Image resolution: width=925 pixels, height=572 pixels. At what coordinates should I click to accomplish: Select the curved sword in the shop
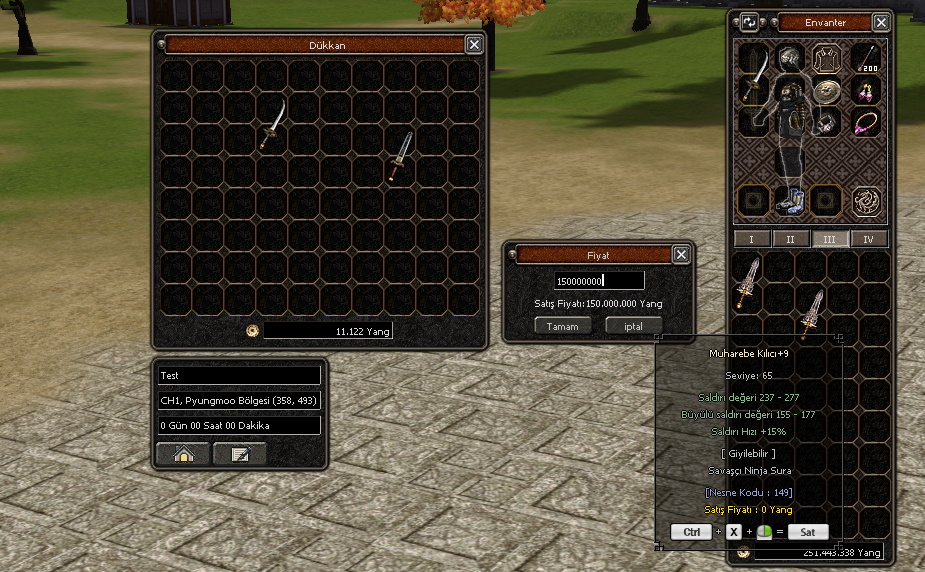273,125
